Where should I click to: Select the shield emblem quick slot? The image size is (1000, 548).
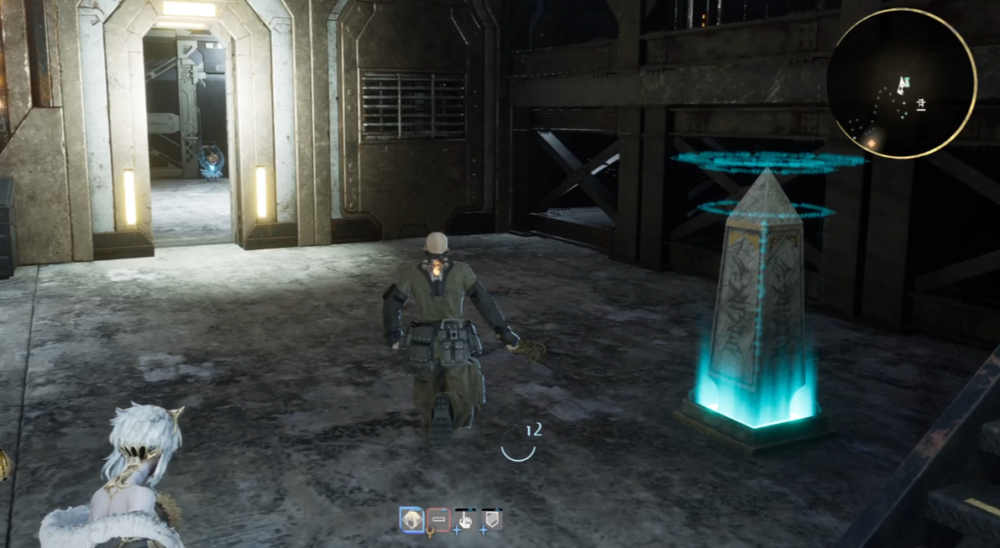[492, 519]
